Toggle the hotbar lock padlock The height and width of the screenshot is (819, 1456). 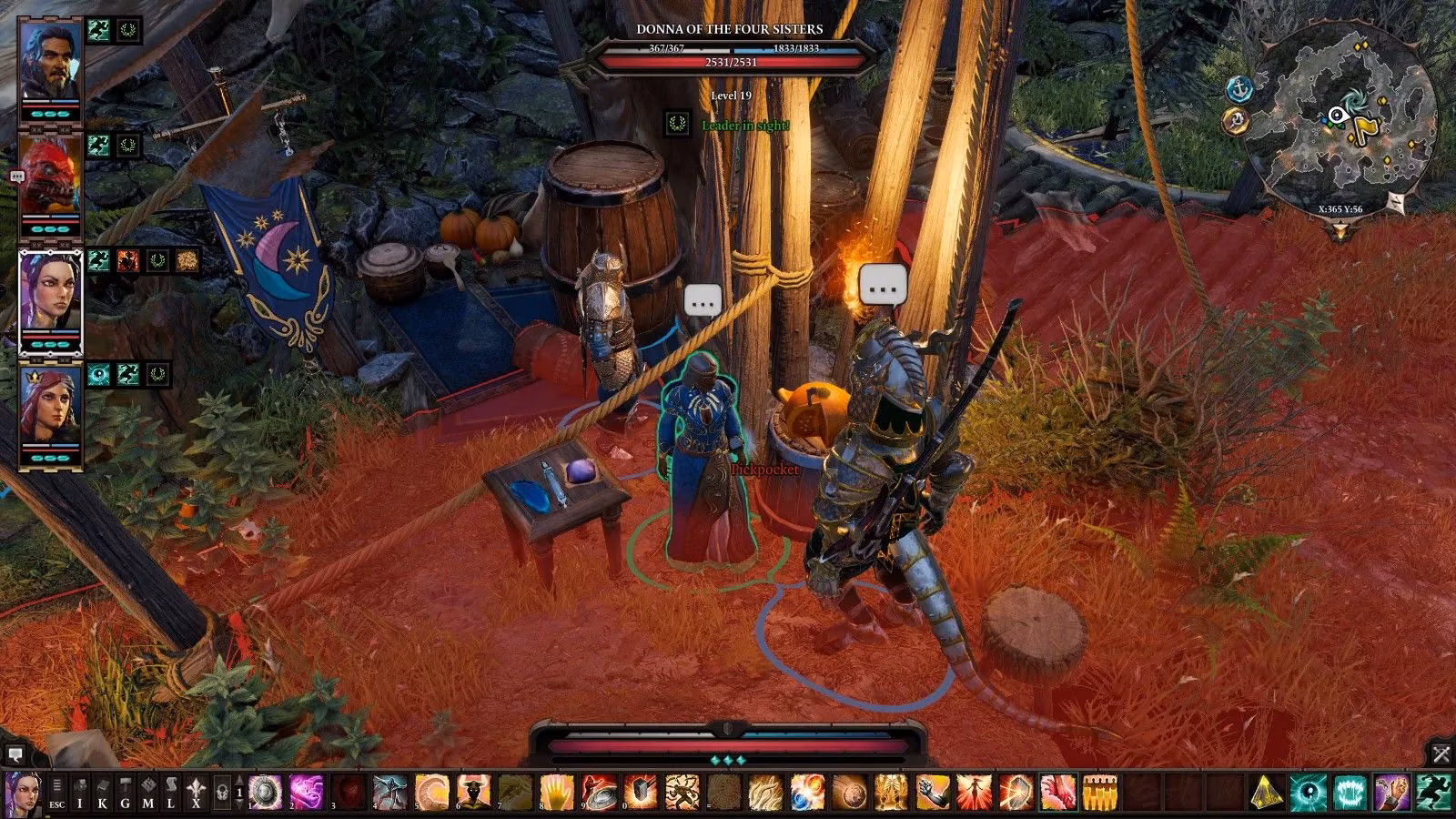pos(224,792)
